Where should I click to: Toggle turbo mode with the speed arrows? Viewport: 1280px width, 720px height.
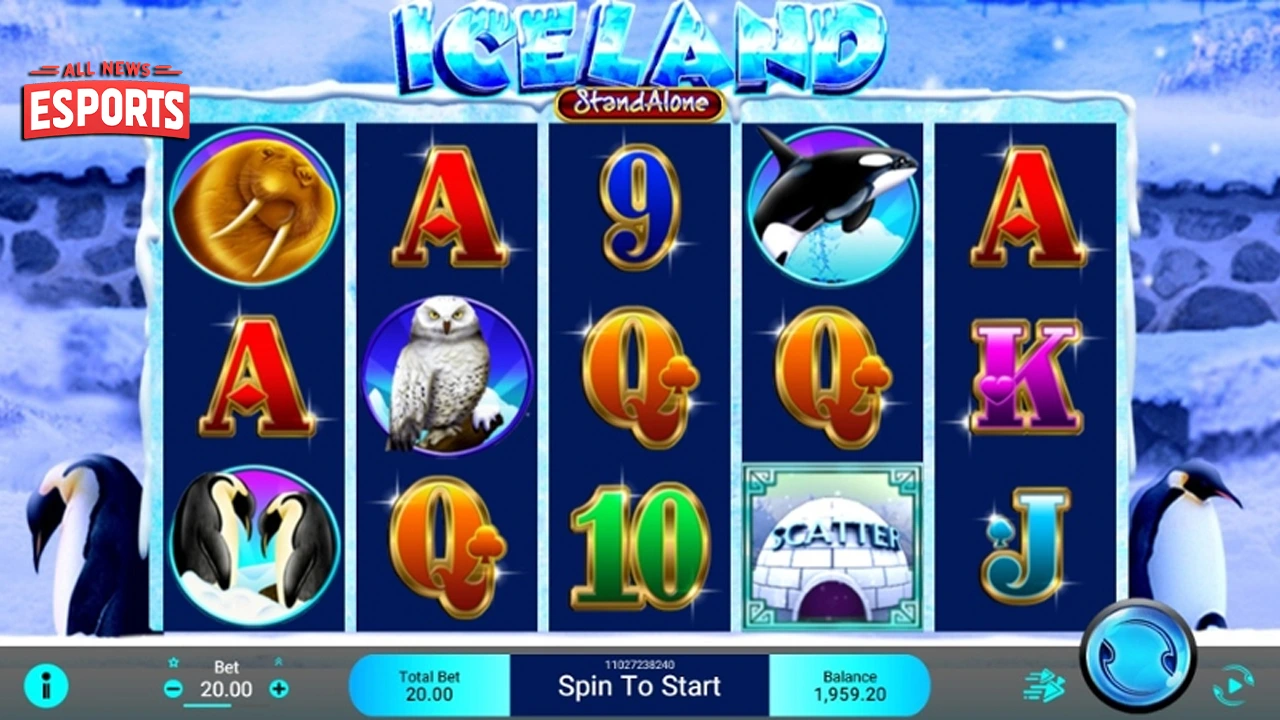[x=1046, y=685]
